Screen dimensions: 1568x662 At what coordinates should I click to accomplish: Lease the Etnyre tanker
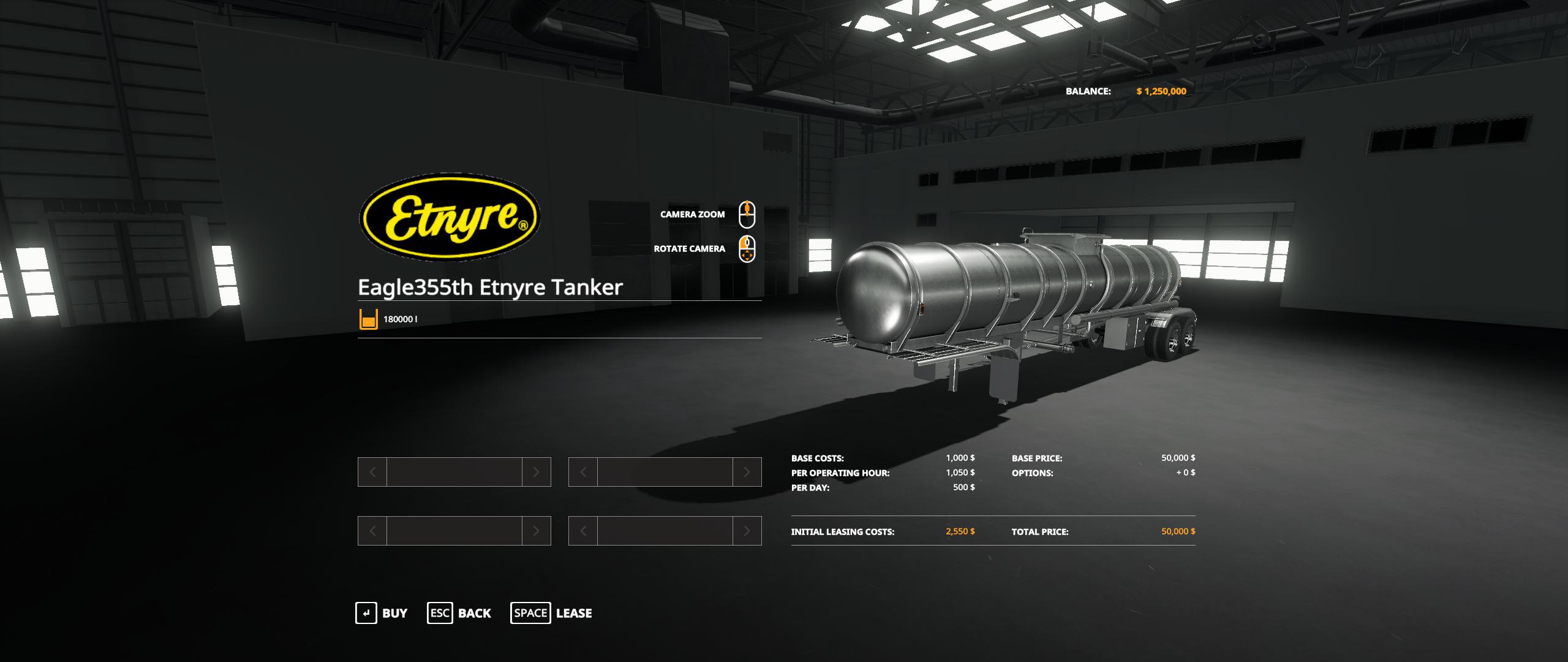point(551,613)
